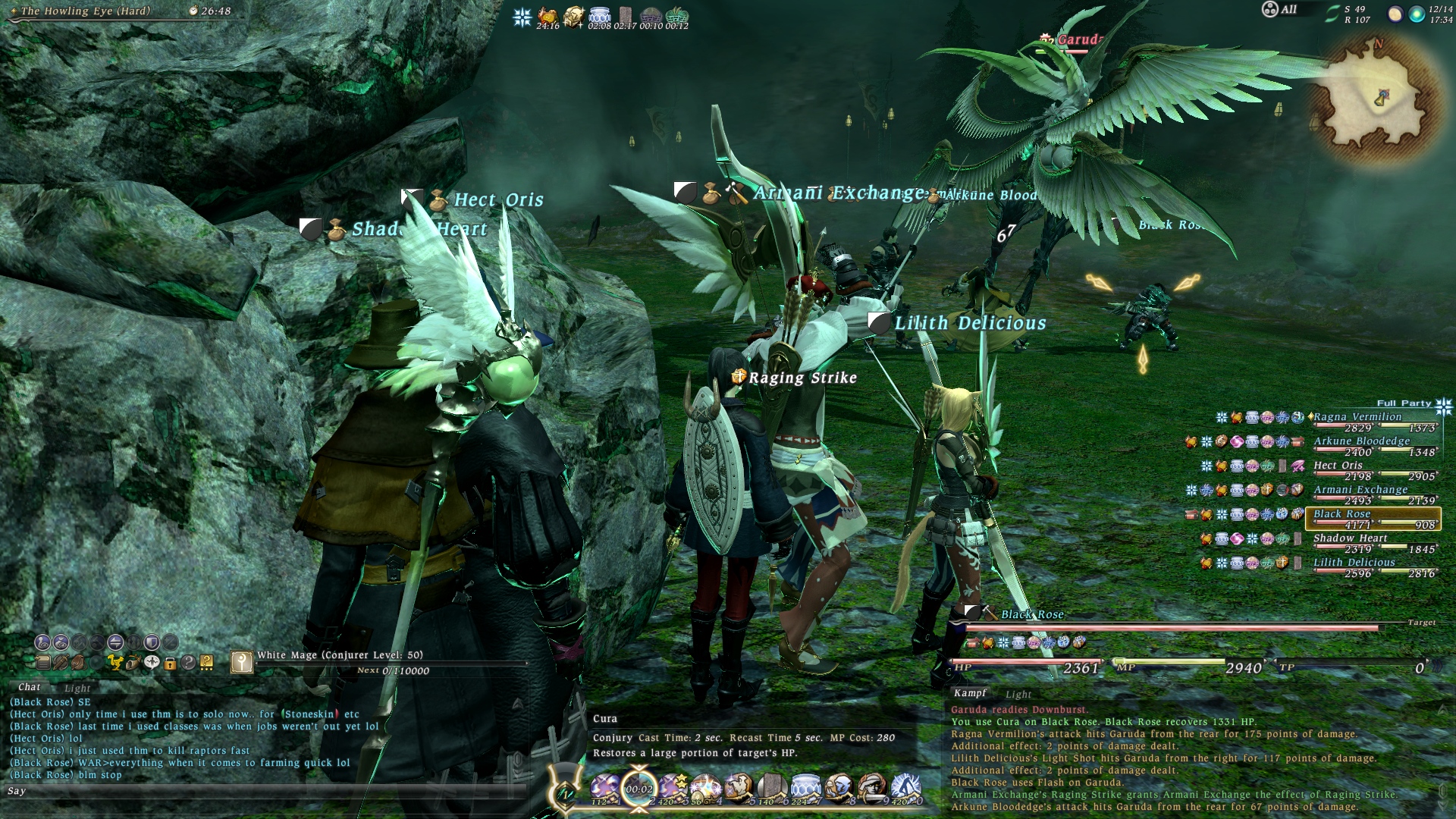Cast the stone wall spell in slot 6
This screenshot has width=1456, height=819.
(x=771, y=789)
